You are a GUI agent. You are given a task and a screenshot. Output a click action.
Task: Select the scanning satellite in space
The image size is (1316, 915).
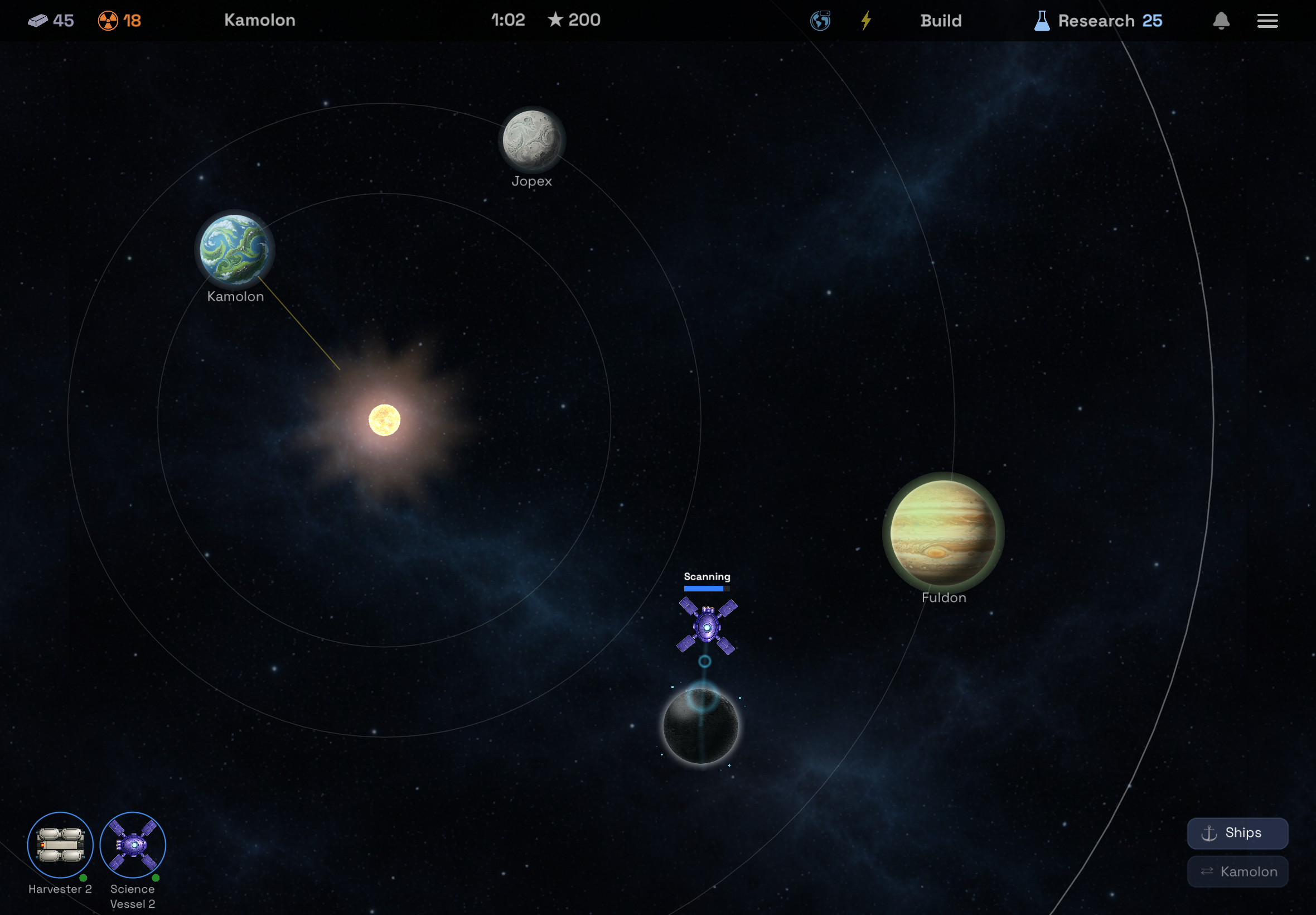point(707,626)
